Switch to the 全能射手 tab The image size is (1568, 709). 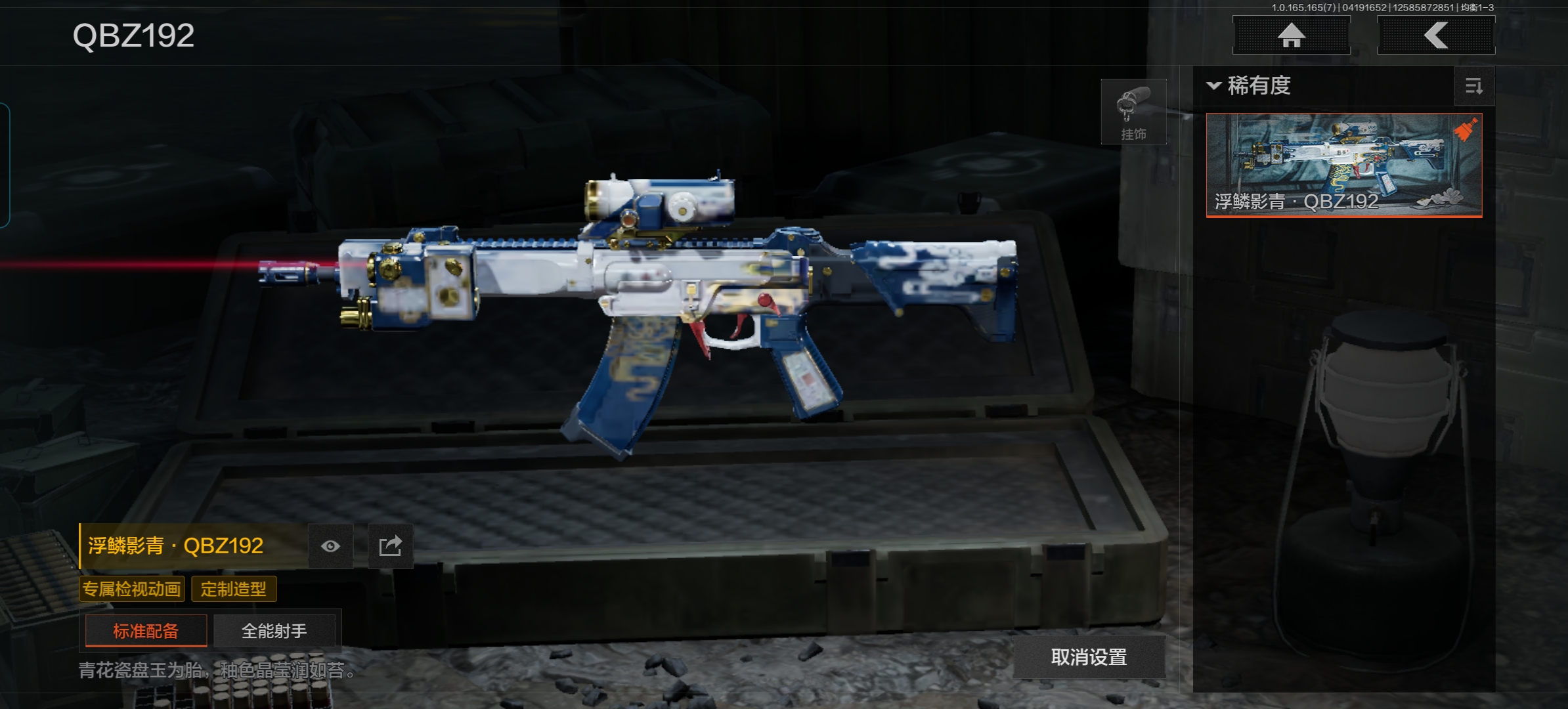pos(274,631)
